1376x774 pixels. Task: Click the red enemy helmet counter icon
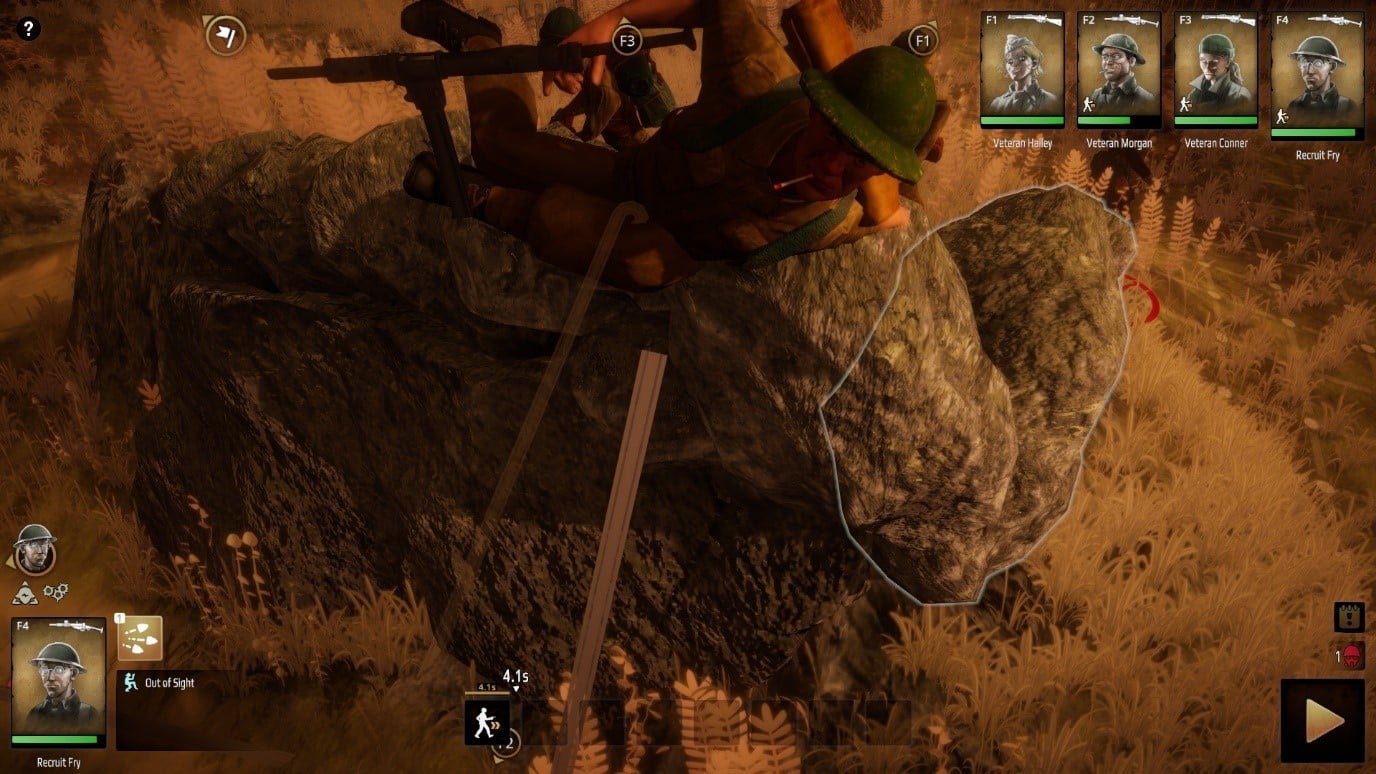click(1352, 657)
